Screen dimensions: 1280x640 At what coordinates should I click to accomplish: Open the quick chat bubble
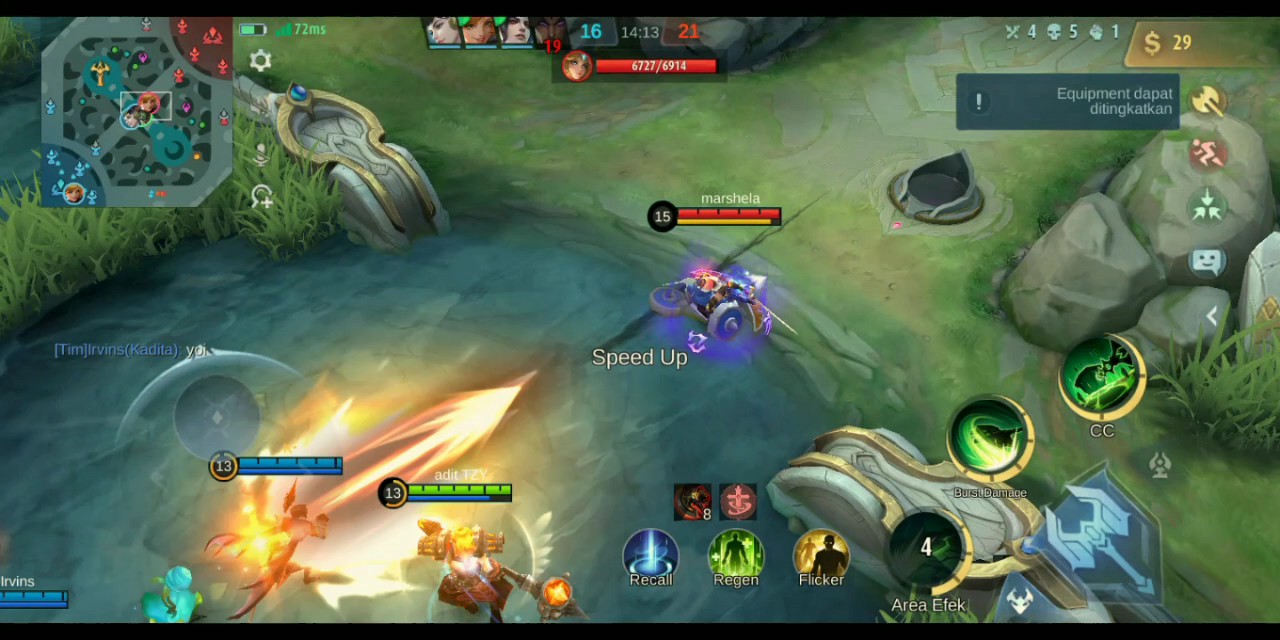pyautogui.click(x=1208, y=262)
